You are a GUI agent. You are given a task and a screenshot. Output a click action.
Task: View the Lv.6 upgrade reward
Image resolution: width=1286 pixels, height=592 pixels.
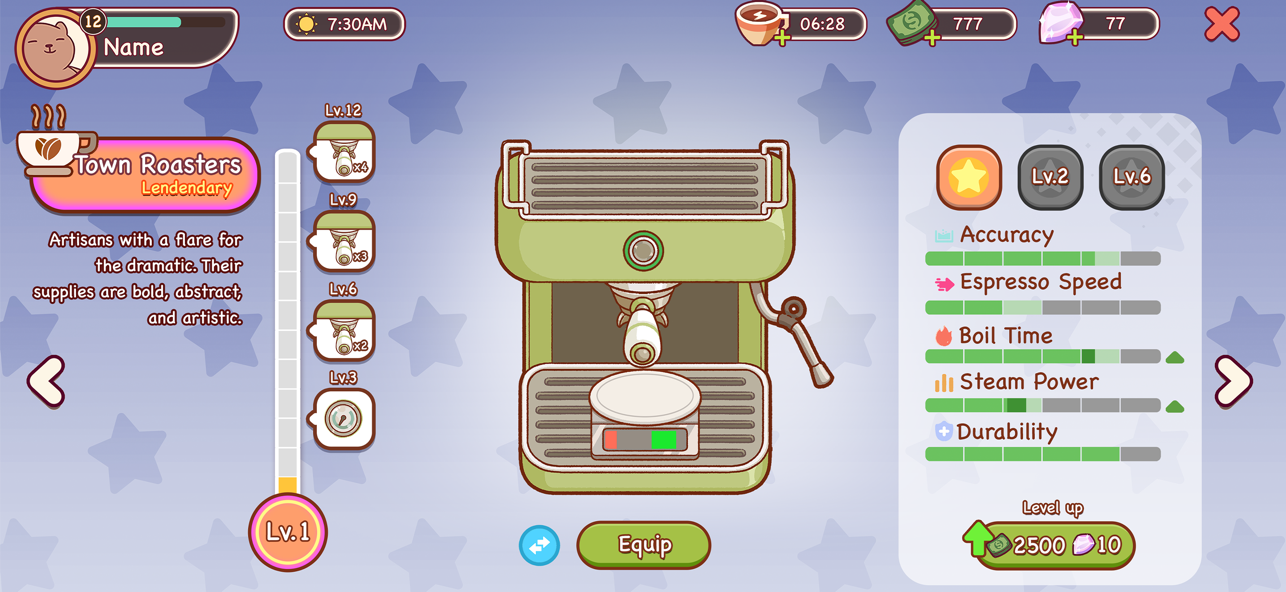tap(345, 330)
